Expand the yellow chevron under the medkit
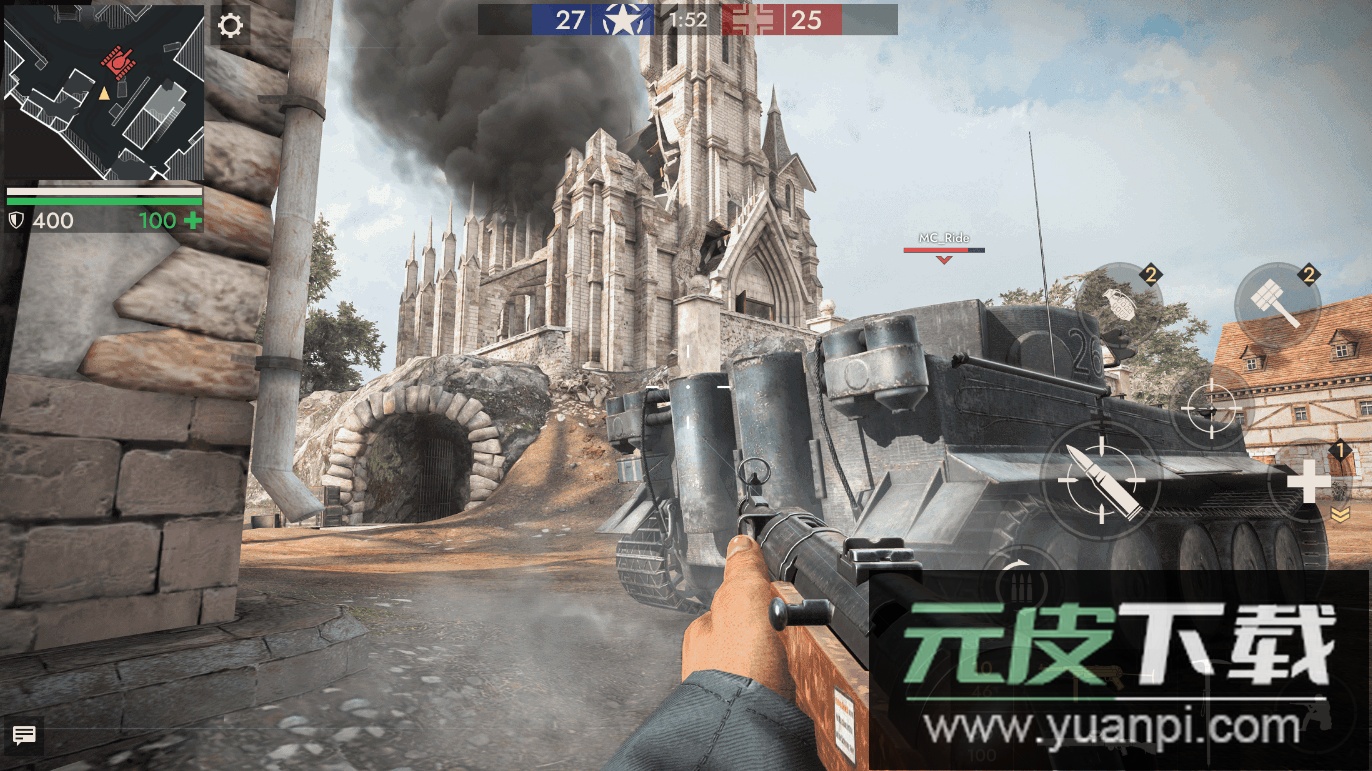Screen dimensions: 1372x771 [x=1340, y=514]
